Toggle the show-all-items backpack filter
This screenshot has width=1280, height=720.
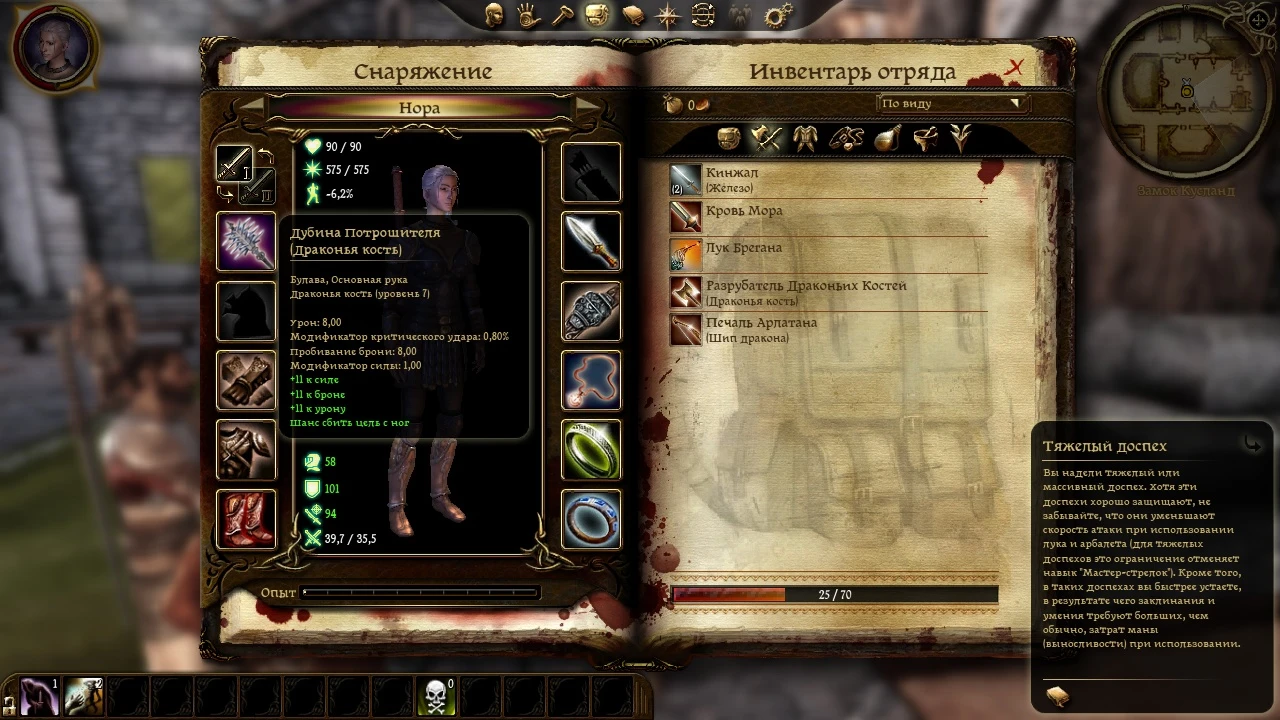(729, 138)
